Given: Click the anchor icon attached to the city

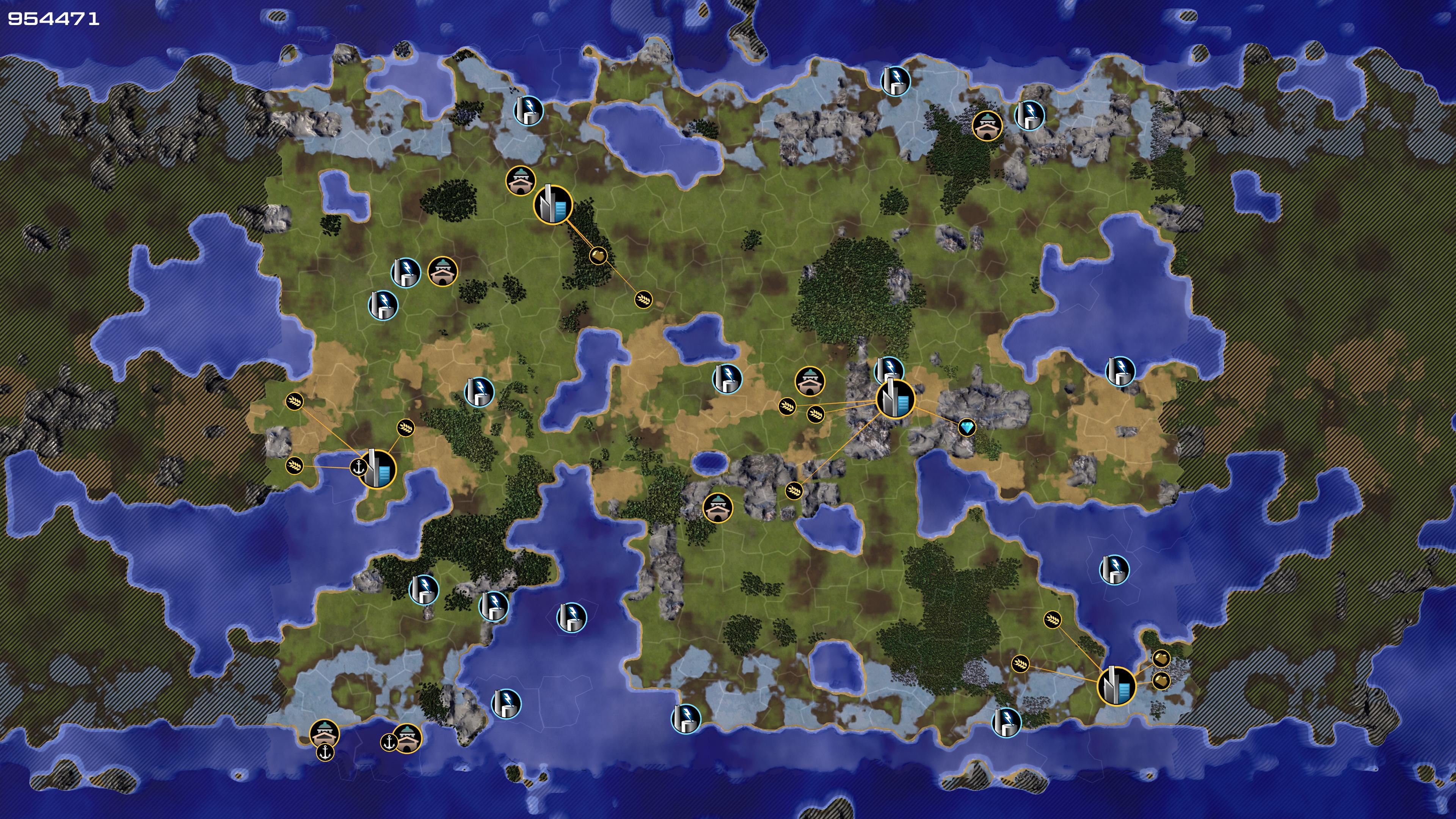Looking at the screenshot, I should pos(358,468).
